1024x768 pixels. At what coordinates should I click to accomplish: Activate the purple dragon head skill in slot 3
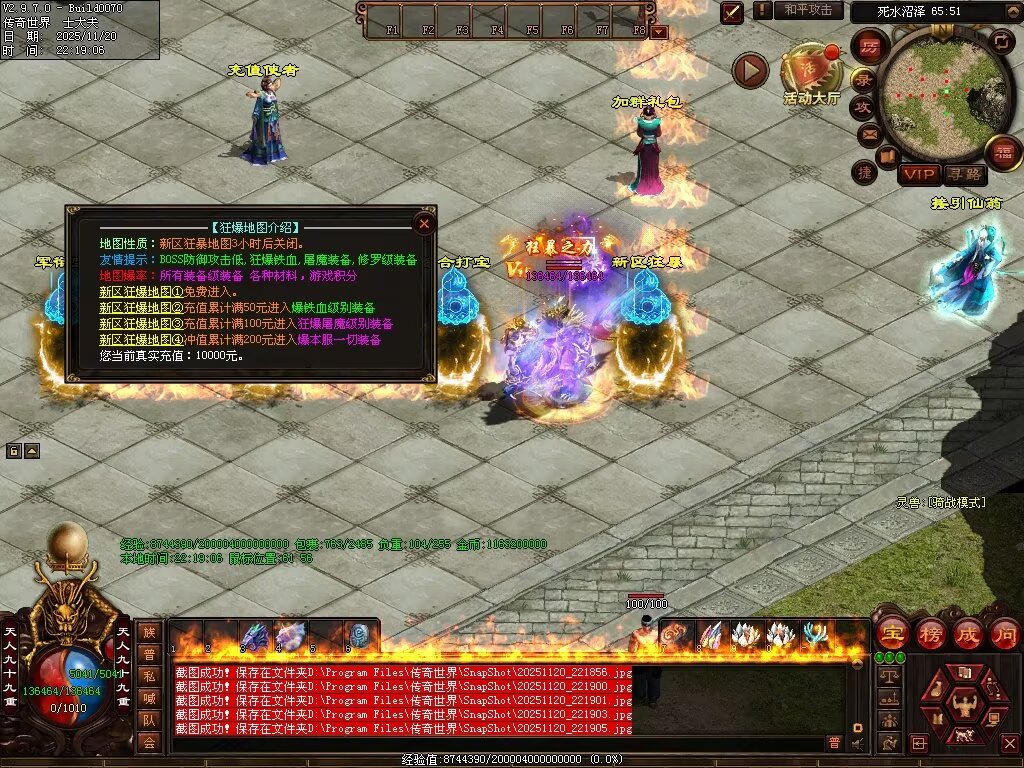(x=255, y=636)
